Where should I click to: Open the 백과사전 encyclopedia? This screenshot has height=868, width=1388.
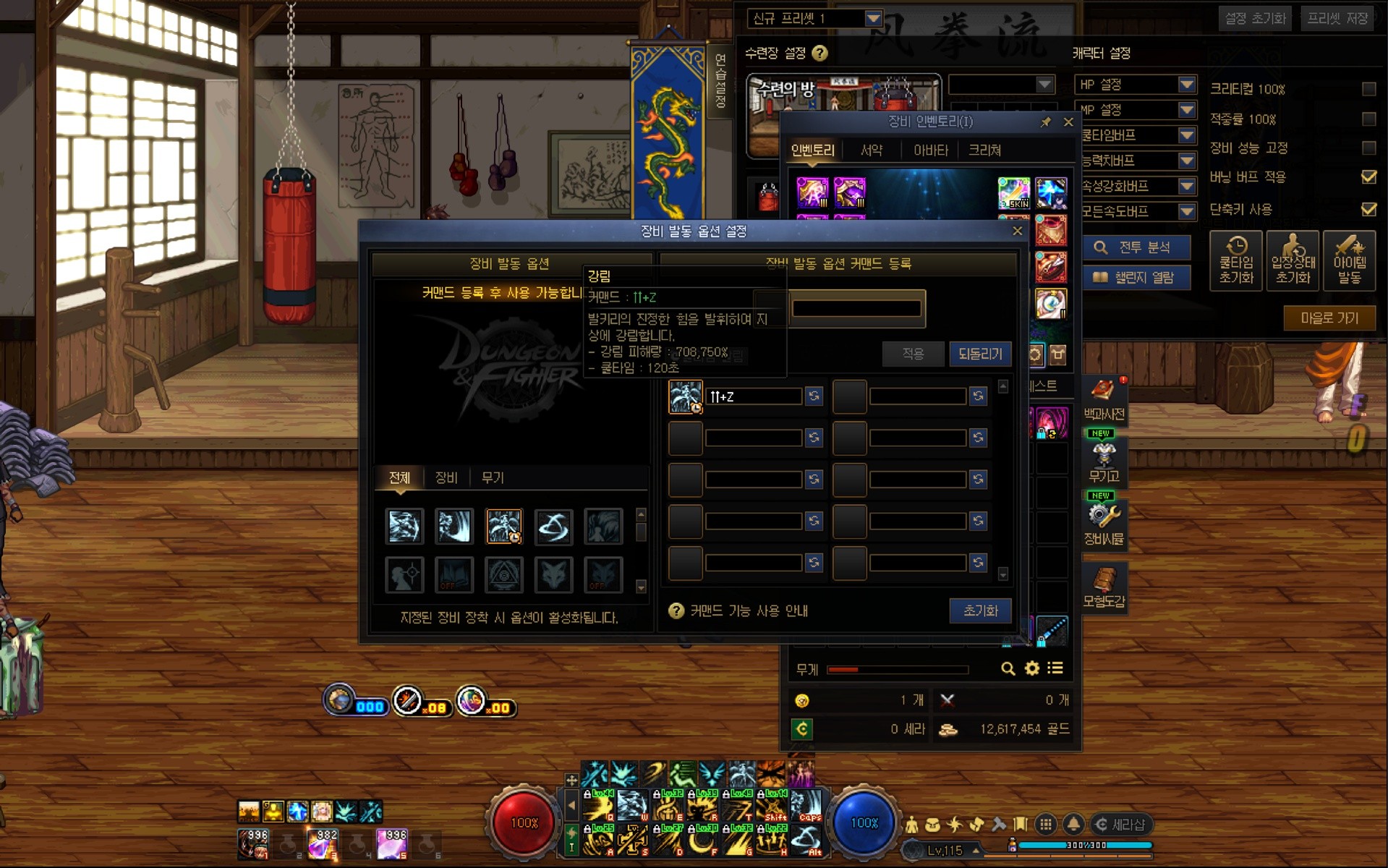pyautogui.click(x=1104, y=400)
